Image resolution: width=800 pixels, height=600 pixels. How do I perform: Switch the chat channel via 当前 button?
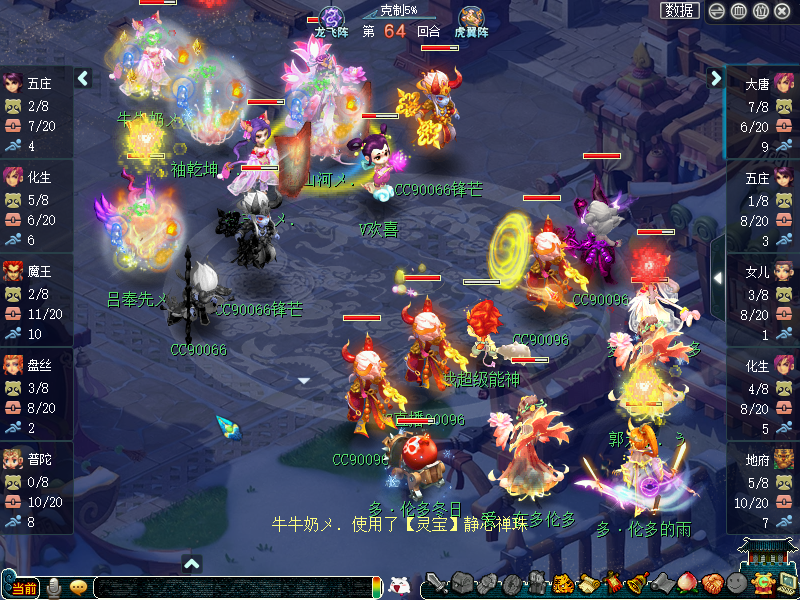[24, 587]
